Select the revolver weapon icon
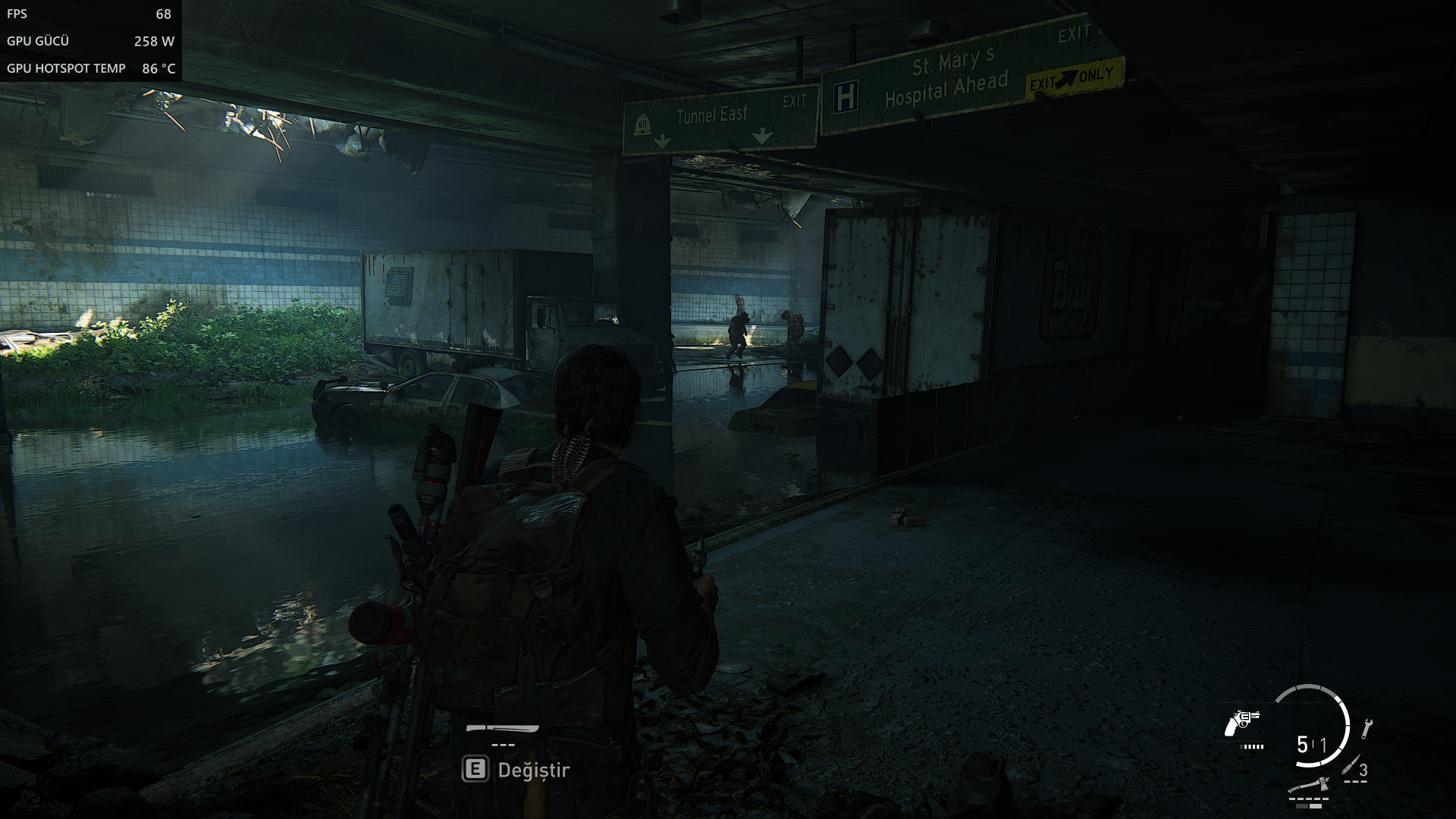This screenshot has height=819, width=1456. pos(1241,723)
